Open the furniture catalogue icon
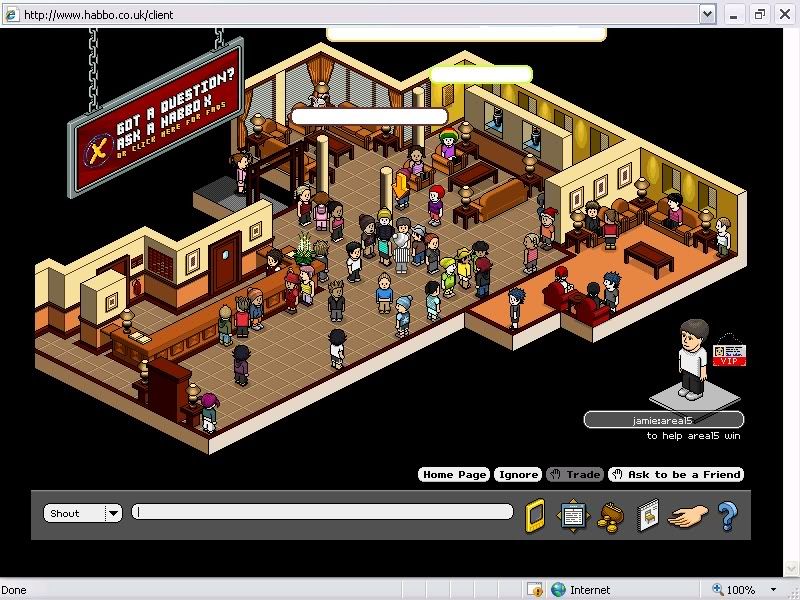This screenshot has height=600, width=800. coord(647,515)
